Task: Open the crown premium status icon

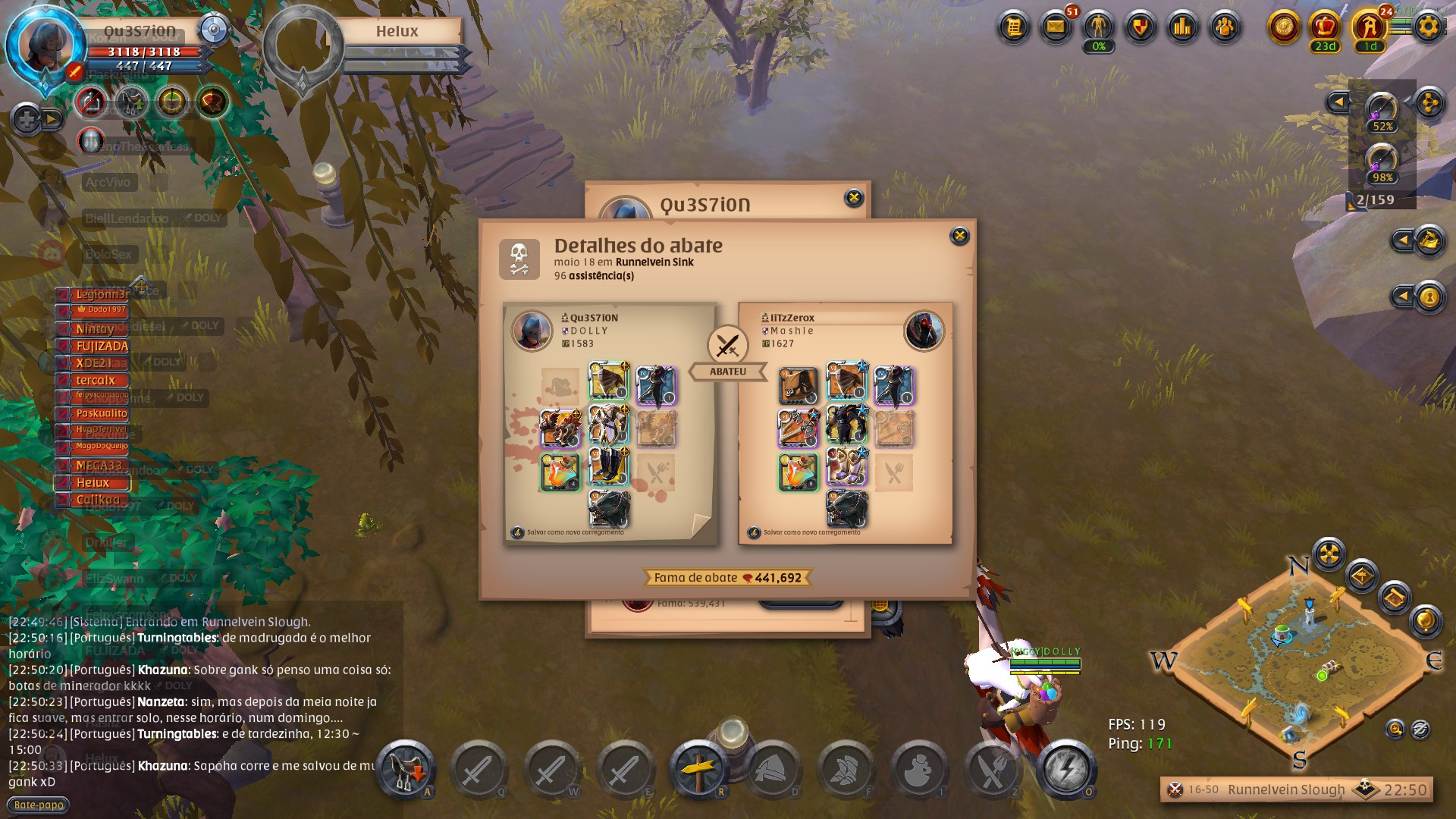Action: click(x=1325, y=27)
